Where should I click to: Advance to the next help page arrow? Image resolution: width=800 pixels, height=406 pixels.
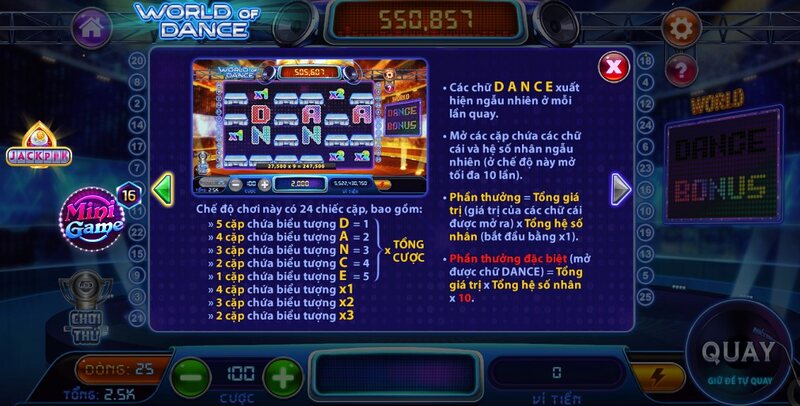click(x=621, y=187)
